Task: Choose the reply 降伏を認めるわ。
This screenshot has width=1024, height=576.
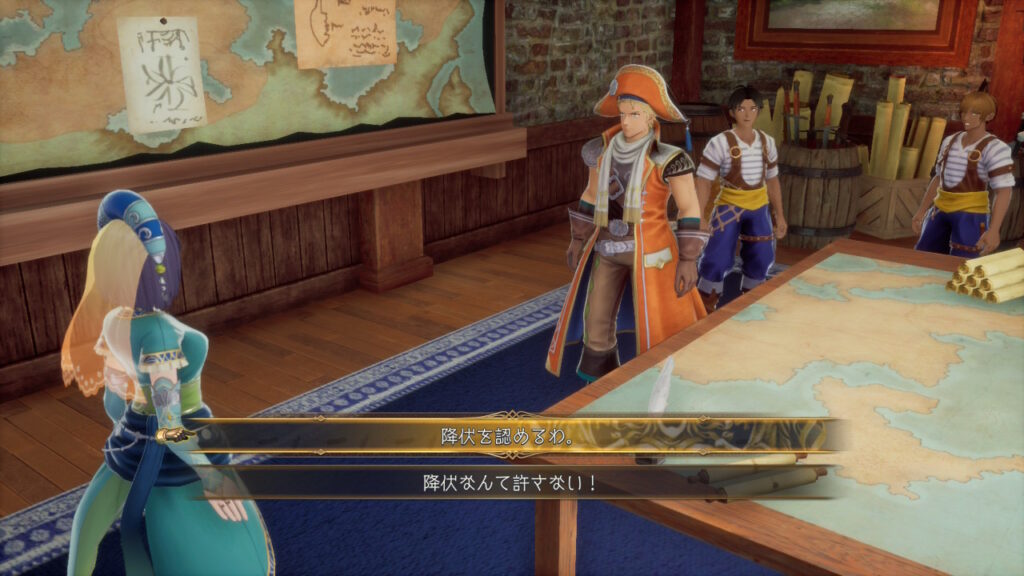Action: point(510,436)
